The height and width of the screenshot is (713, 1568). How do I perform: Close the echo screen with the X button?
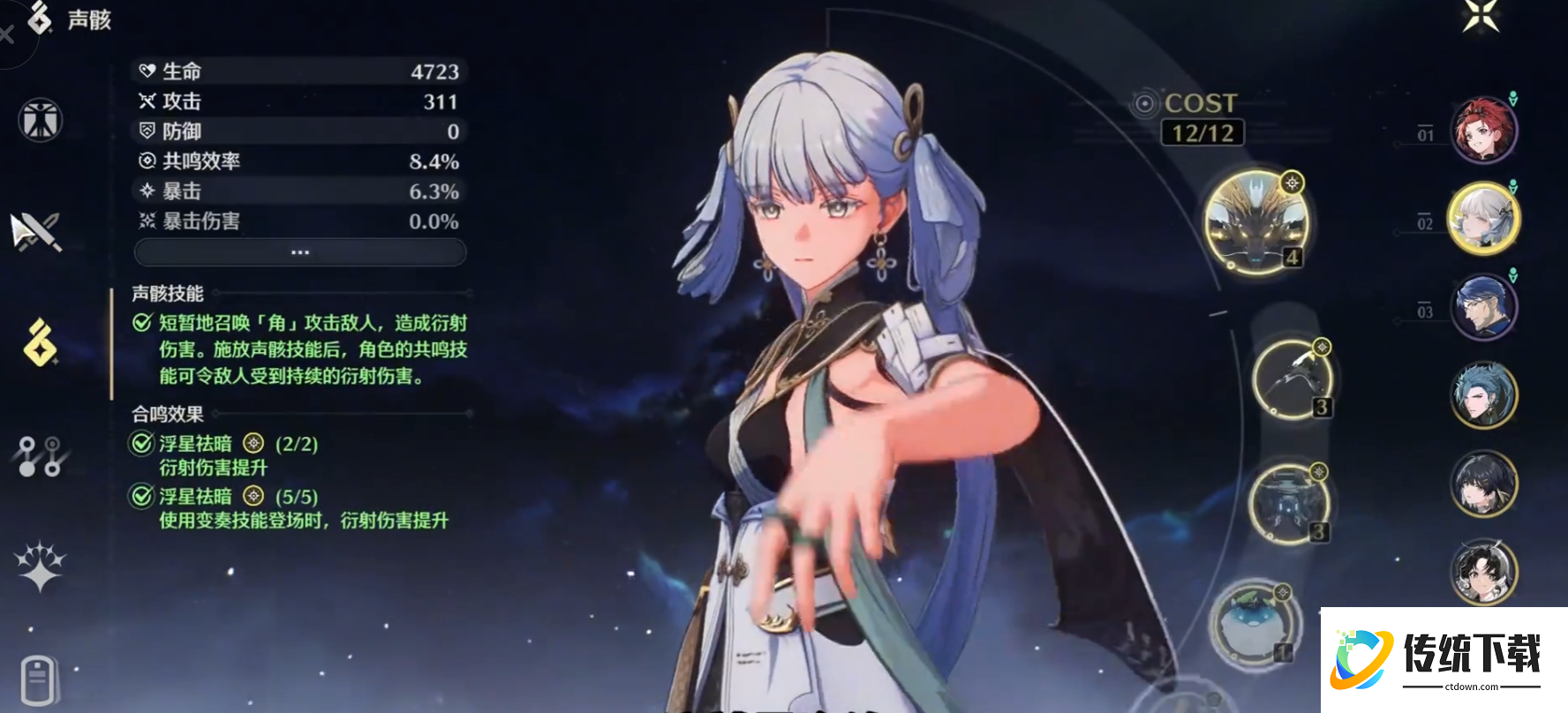pos(7,35)
